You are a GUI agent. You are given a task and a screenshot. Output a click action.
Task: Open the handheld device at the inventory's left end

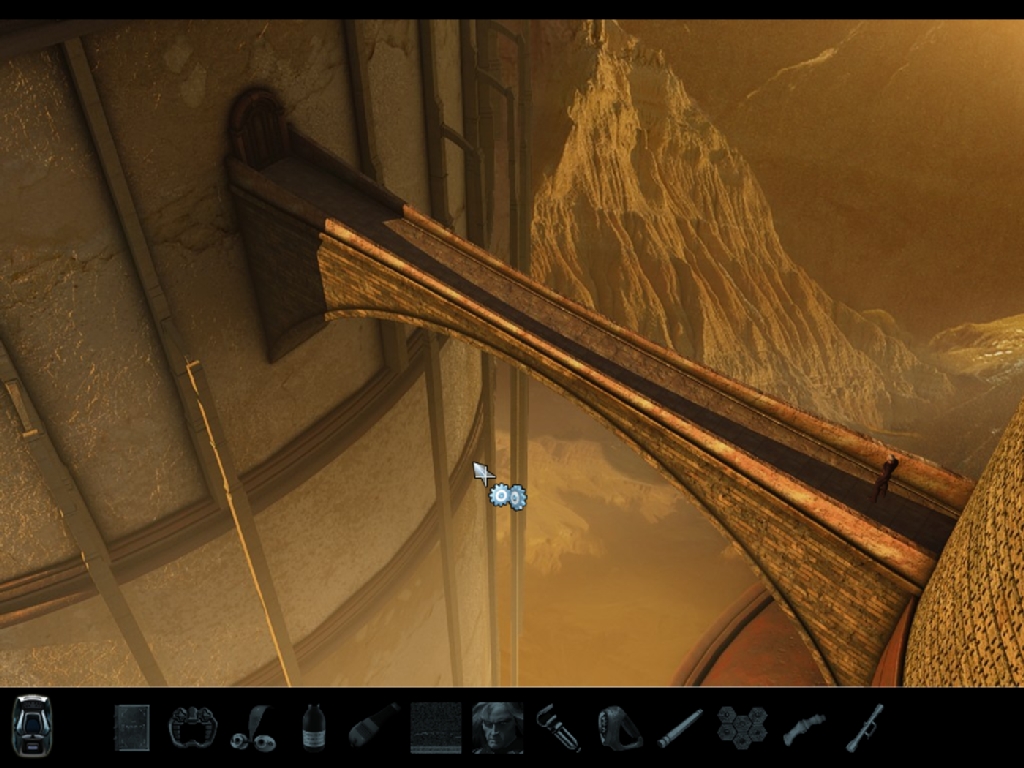coord(31,725)
